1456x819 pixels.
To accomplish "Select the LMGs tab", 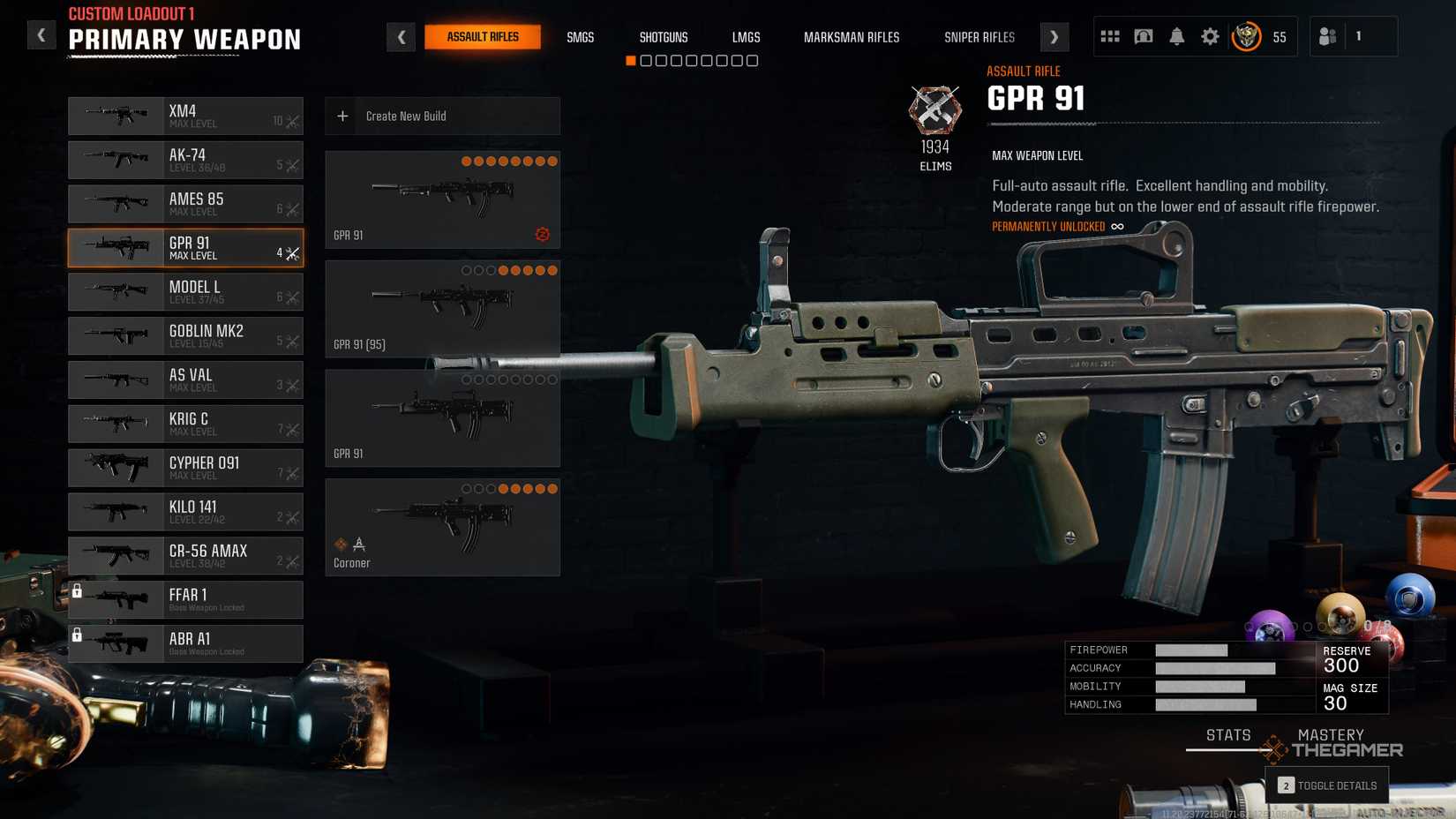I will point(746,37).
